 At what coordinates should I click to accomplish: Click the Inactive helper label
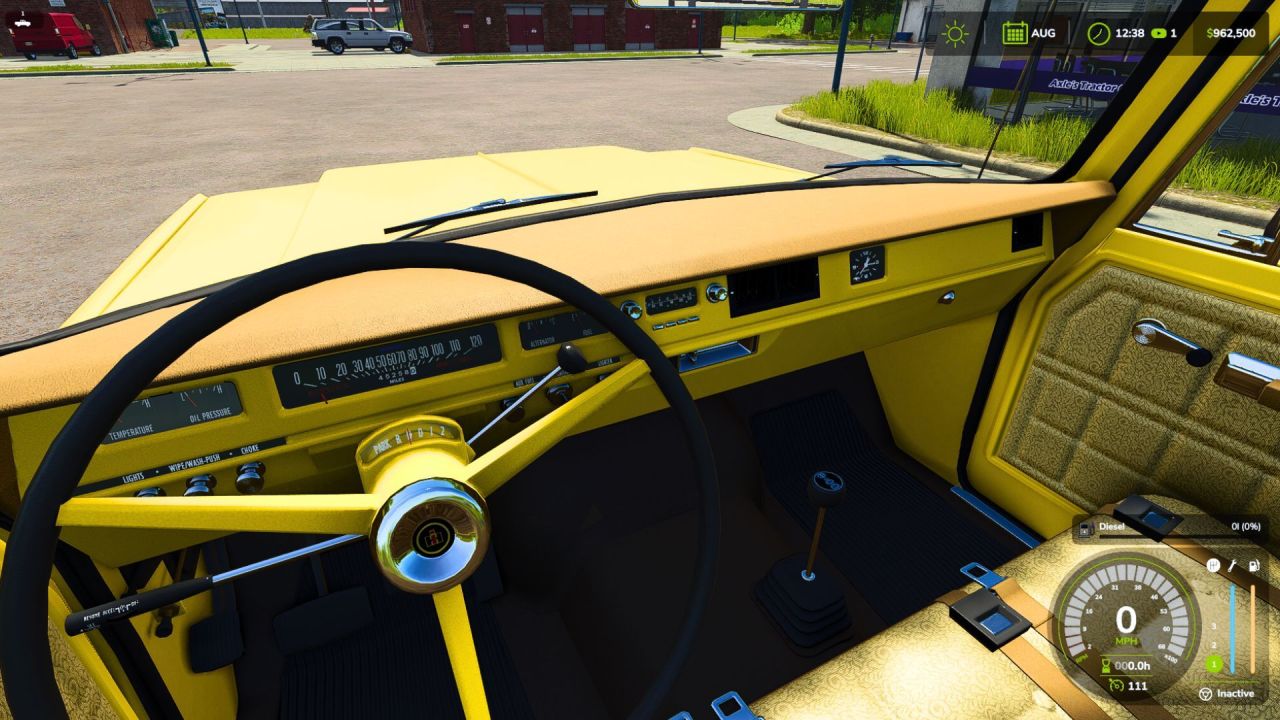[1236, 693]
